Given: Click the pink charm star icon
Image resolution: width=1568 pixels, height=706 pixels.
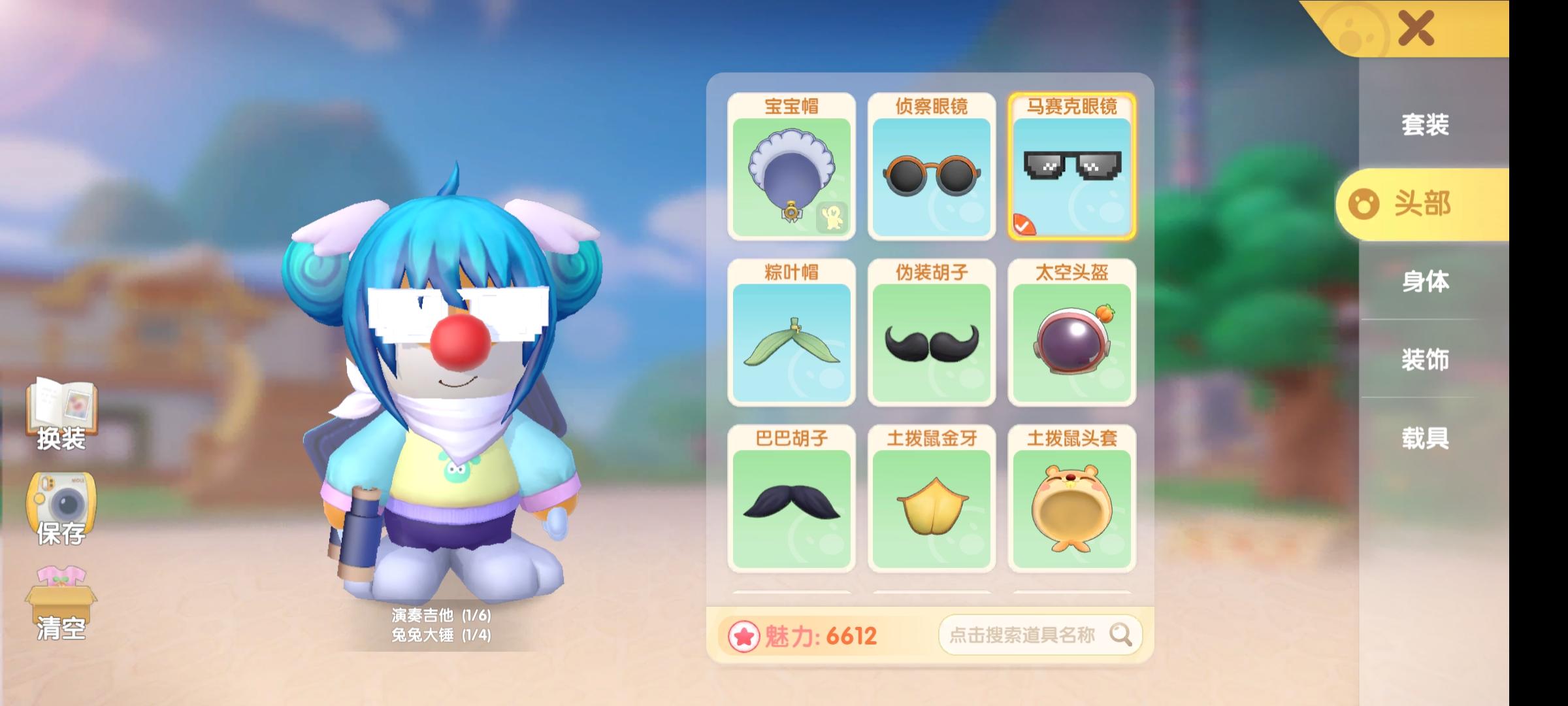Looking at the screenshot, I should click(745, 635).
